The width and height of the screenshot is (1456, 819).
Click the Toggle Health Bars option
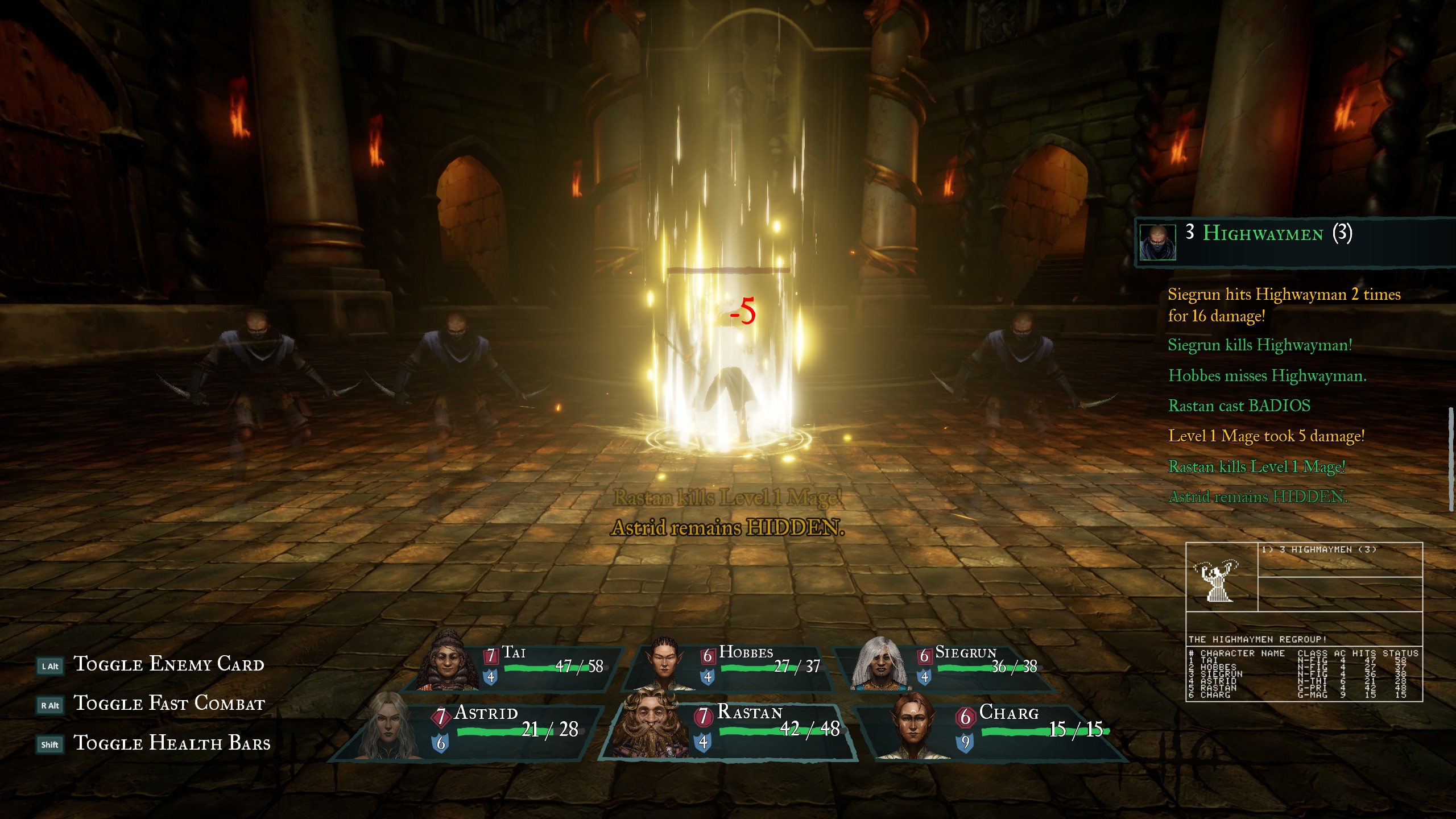172,743
